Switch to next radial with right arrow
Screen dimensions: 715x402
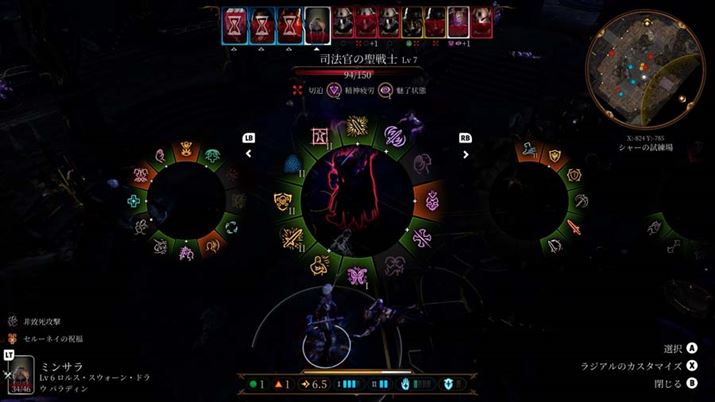click(x=465, y=154)
